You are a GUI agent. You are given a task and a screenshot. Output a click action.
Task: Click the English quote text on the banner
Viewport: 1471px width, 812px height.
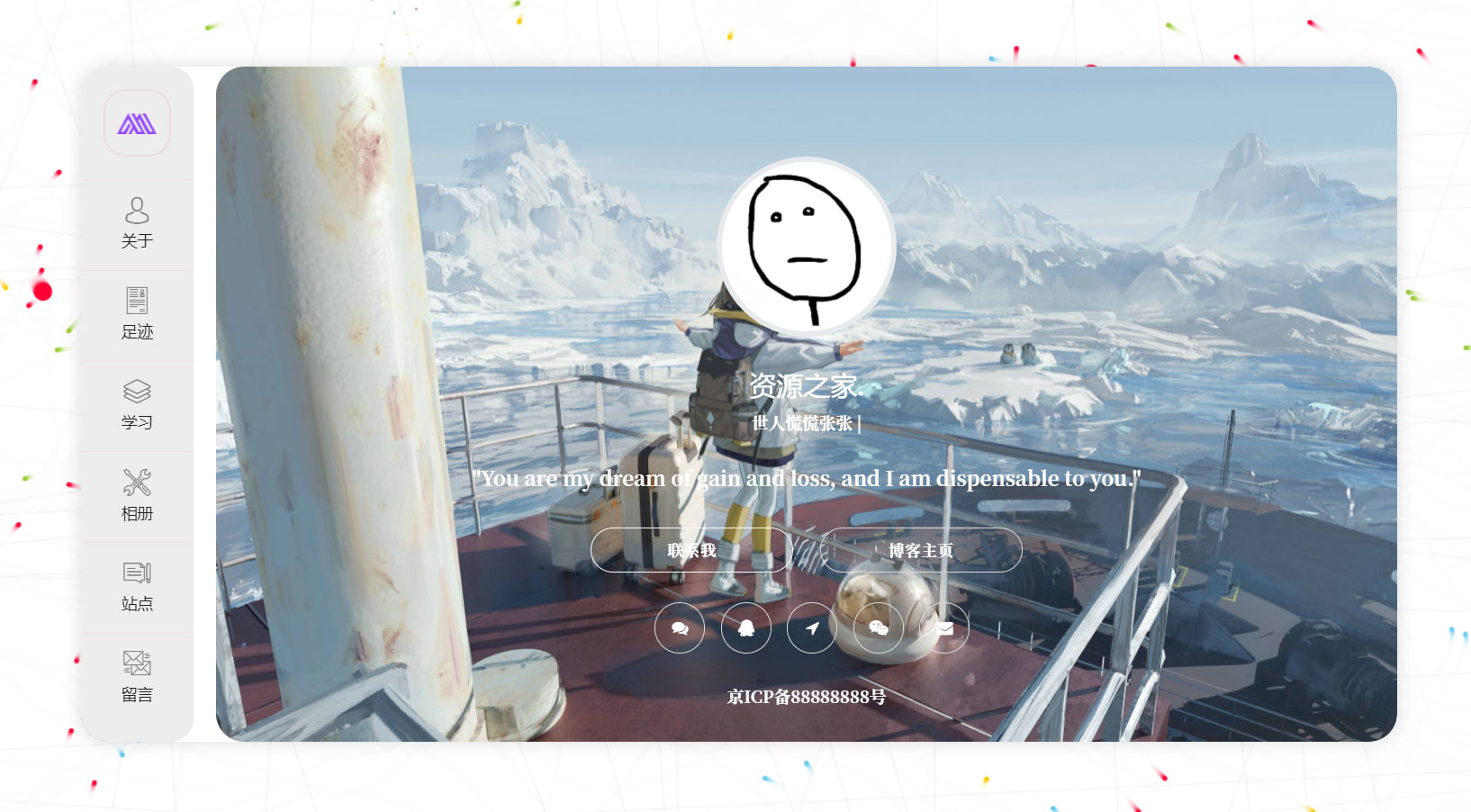tap(808, 479)
